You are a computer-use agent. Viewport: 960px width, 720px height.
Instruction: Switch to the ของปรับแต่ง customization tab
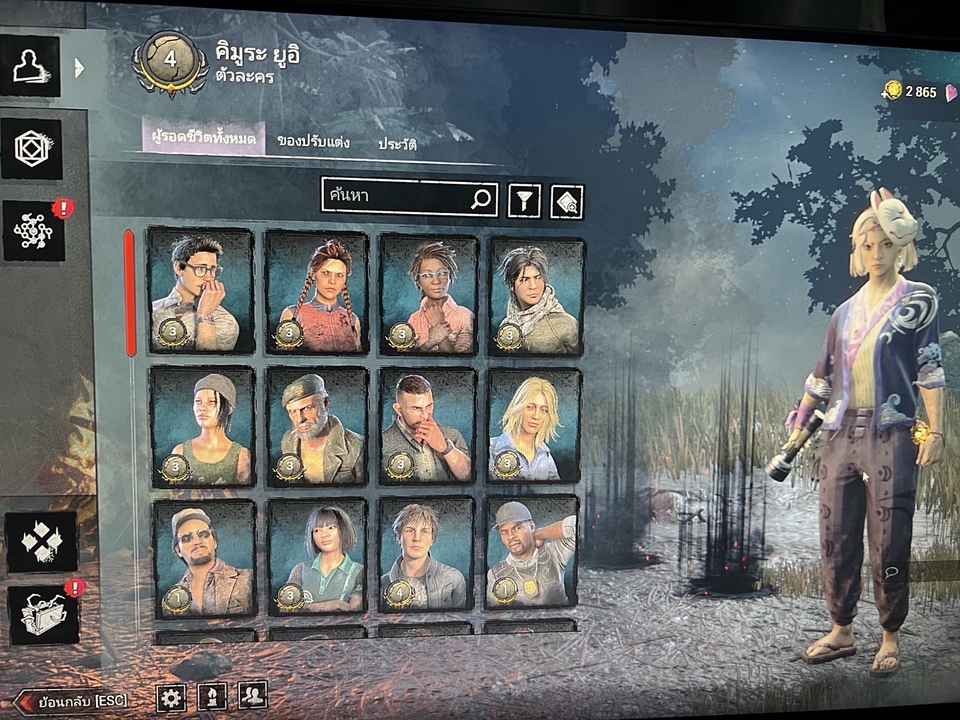(x=313, y=142)
